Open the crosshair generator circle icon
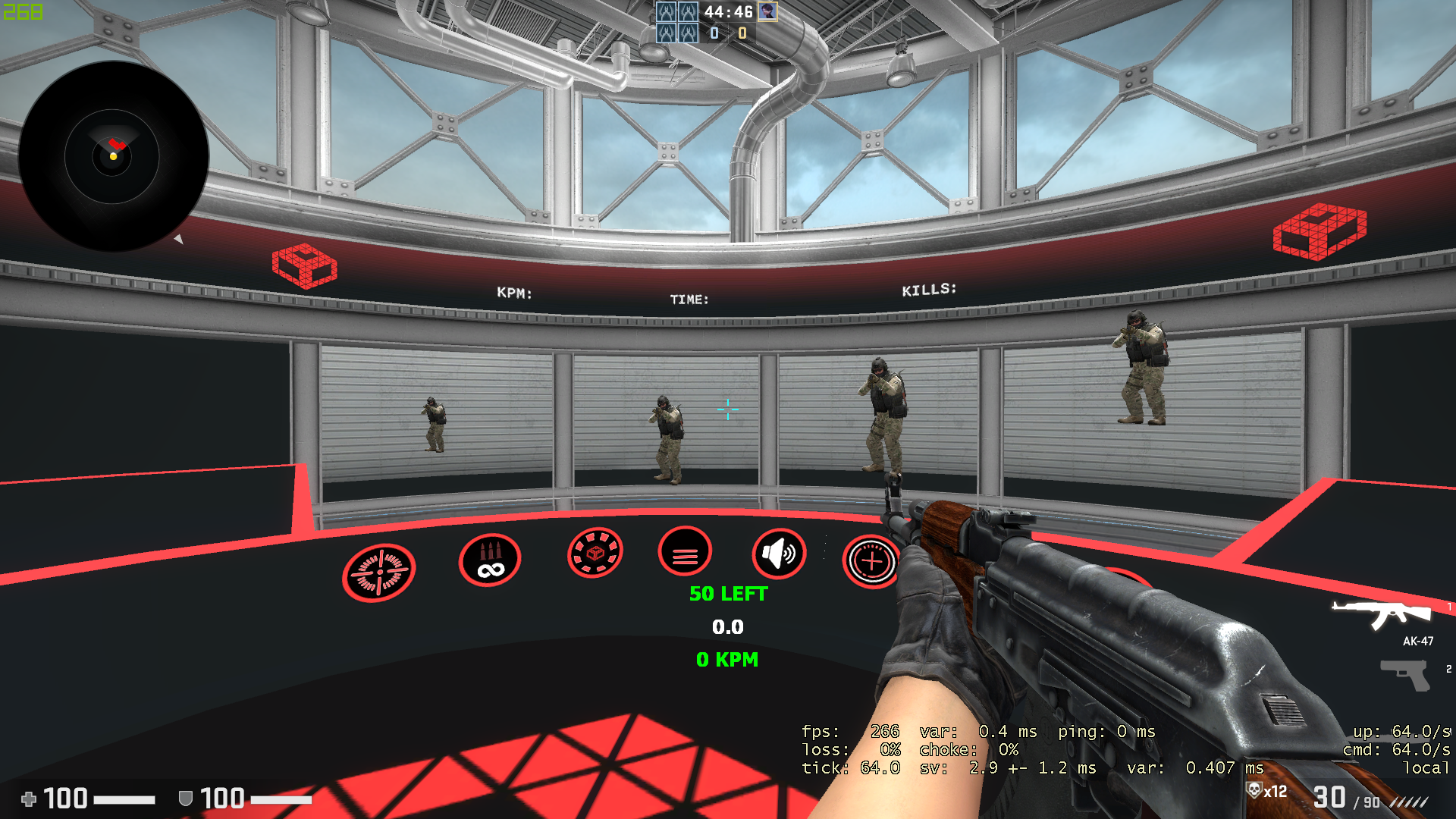Screen dimensions: 1456x819 (872, 562)
